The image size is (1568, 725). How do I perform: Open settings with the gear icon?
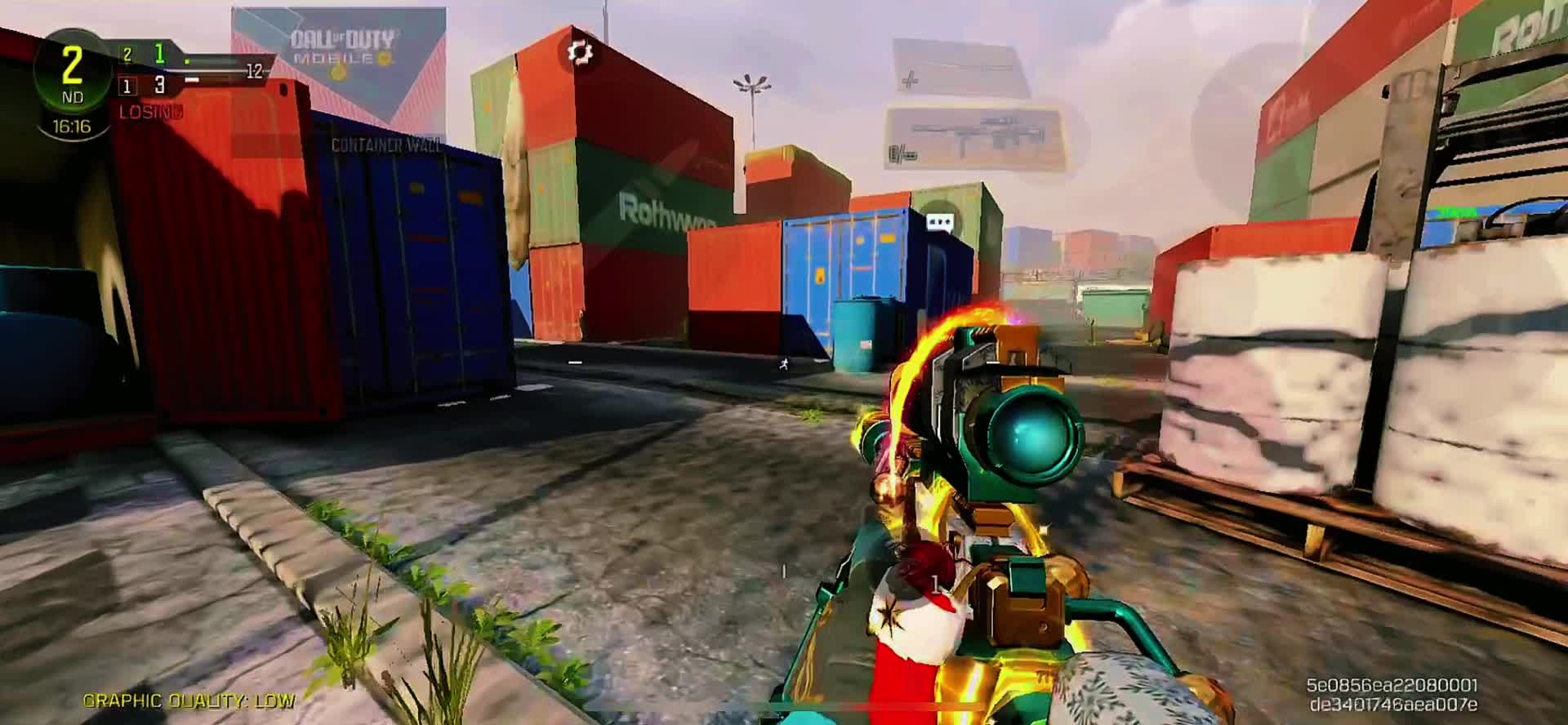[x=580, y=53]
